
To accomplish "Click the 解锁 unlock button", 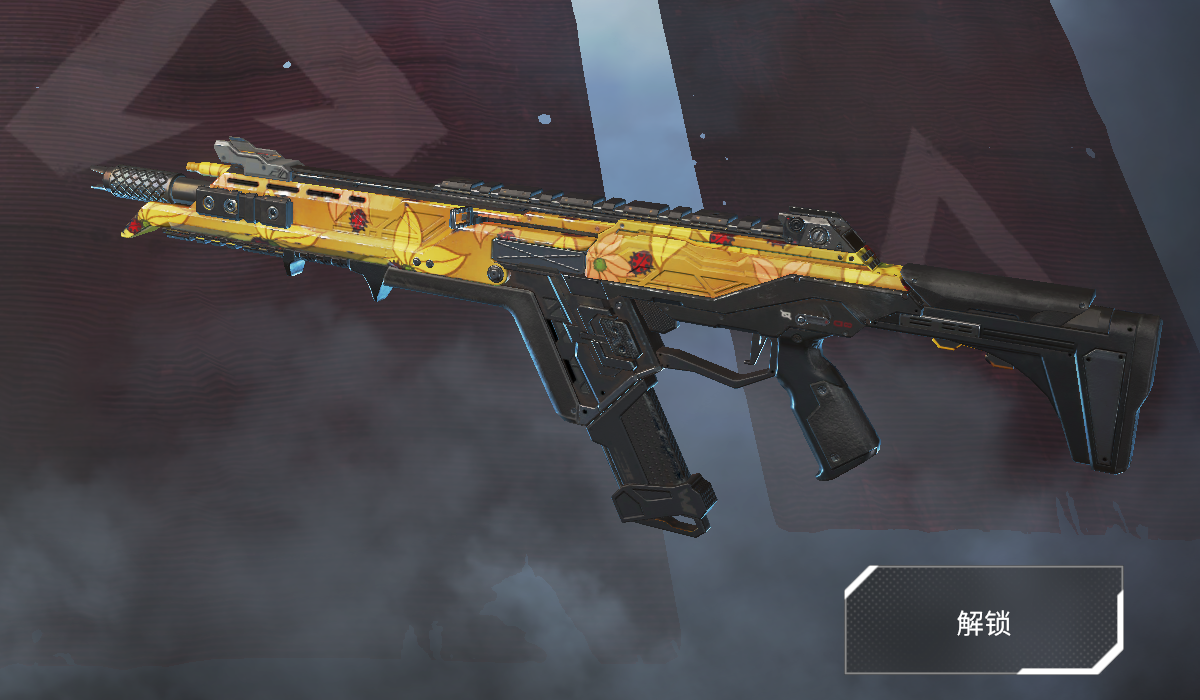I will click(984, 621).
